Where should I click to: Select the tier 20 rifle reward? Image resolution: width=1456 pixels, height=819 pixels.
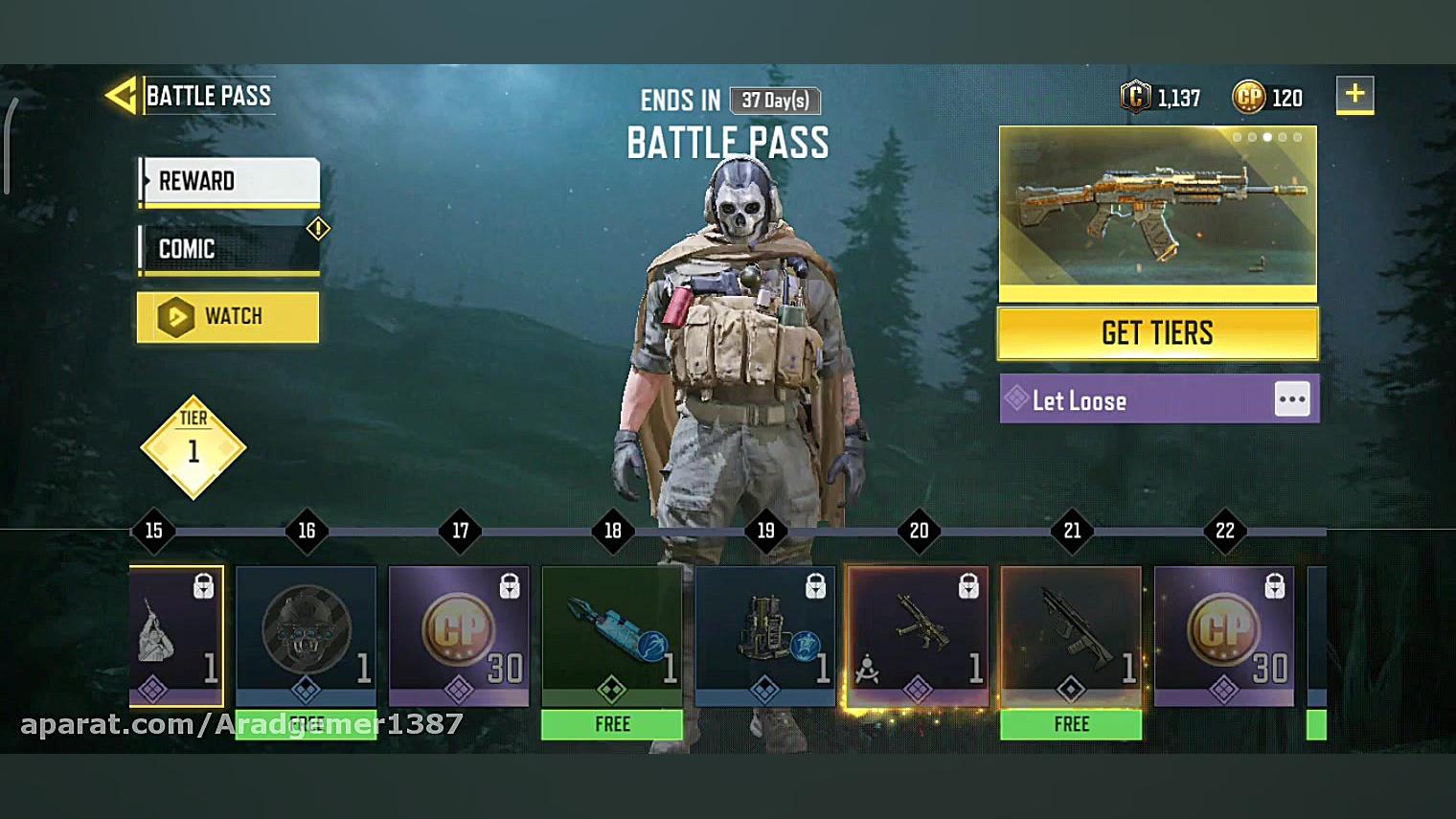918,636
